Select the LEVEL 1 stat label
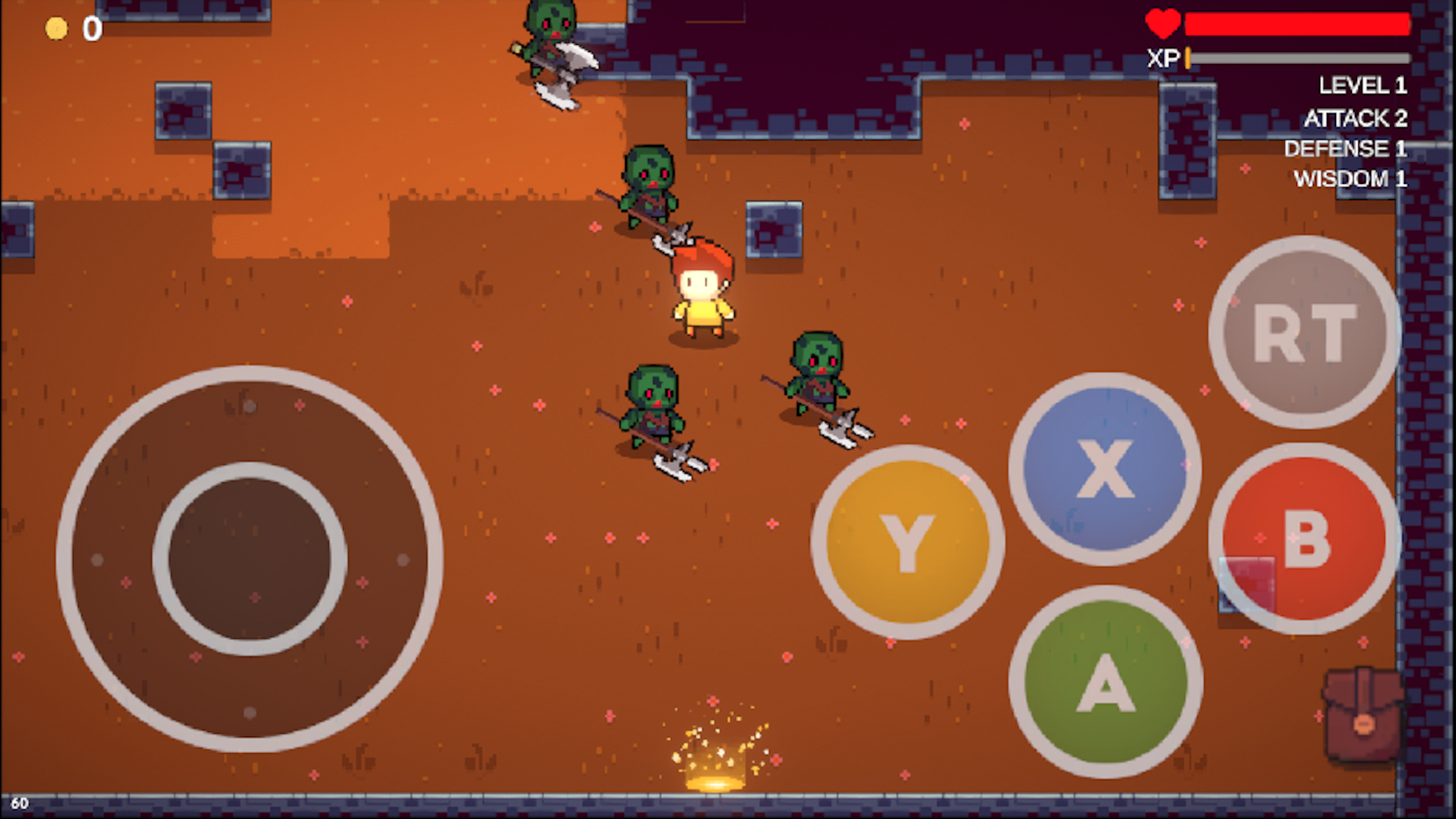The height and width of the screenshot is (819, 1456). pyautogui.click(x=1362, y=86)
